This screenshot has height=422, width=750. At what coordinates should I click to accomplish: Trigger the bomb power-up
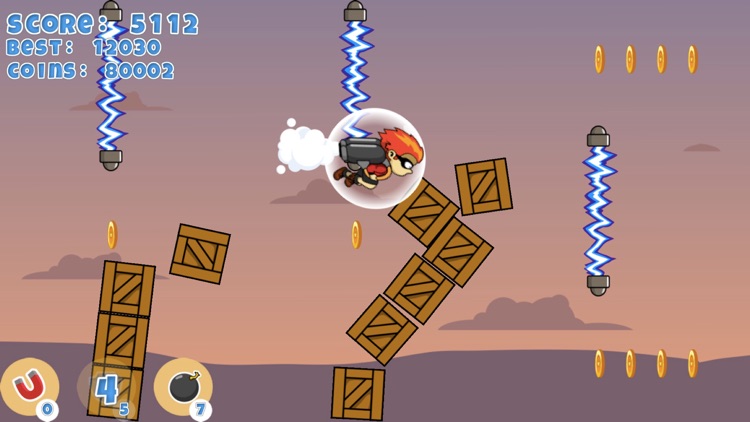tap(183, 387)
